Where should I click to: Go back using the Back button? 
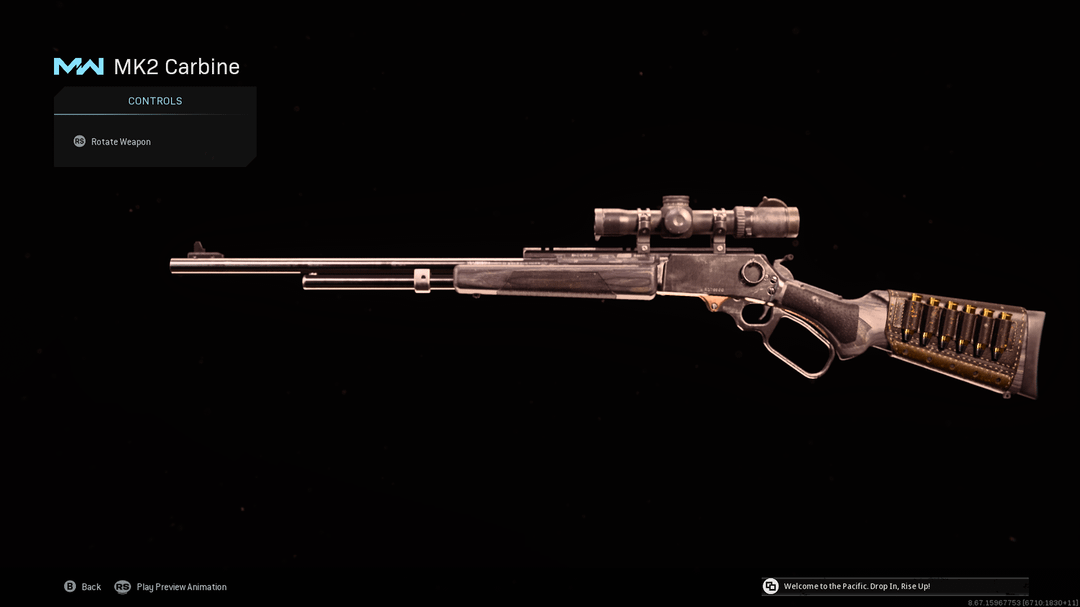tap(83, 587)
